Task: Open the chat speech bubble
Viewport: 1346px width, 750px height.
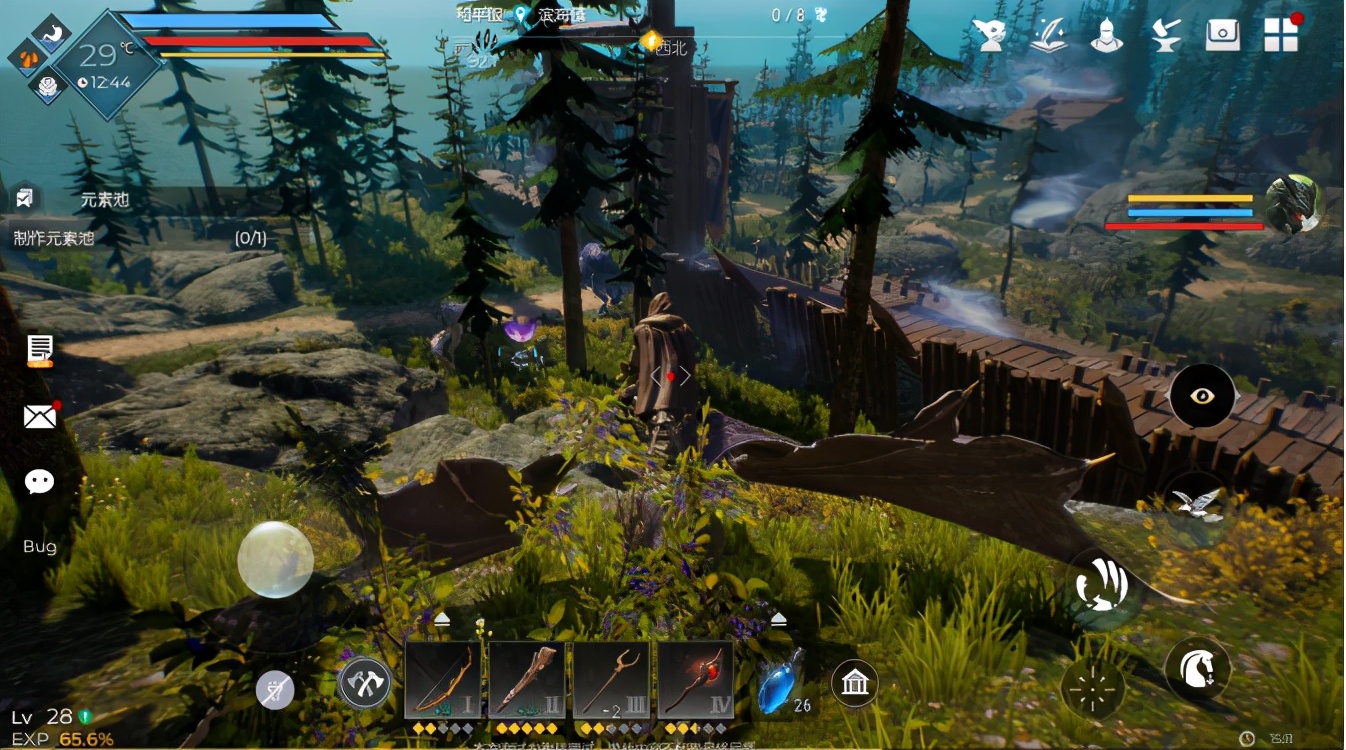Action: [40, 482]
